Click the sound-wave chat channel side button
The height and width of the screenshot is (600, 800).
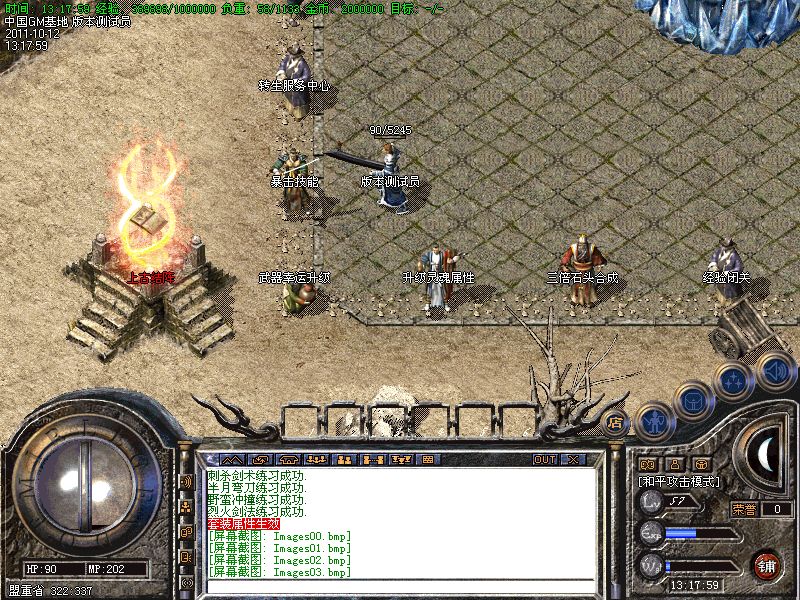[186, 481]
